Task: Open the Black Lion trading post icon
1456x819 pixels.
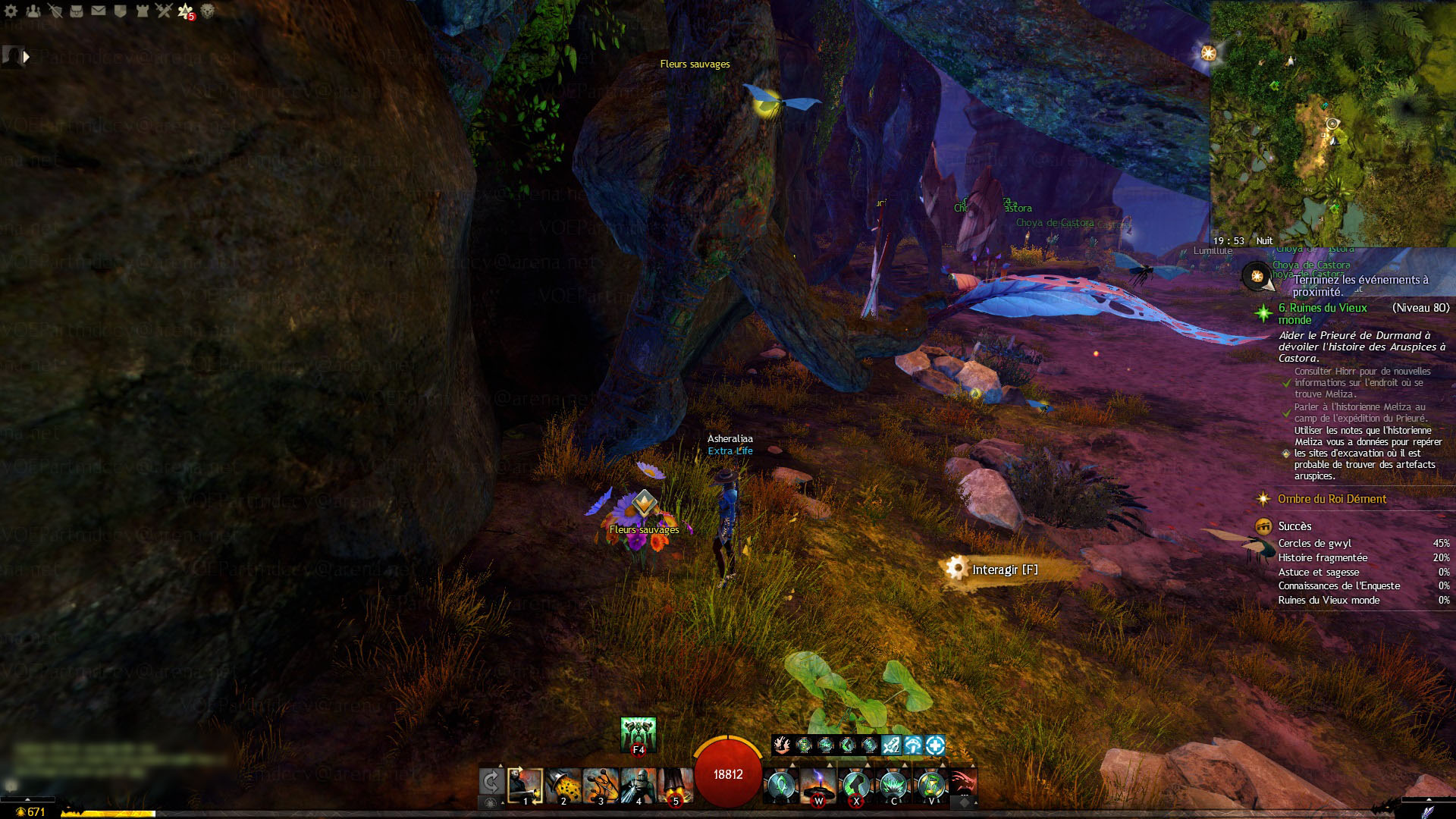Action: [207, 11]
